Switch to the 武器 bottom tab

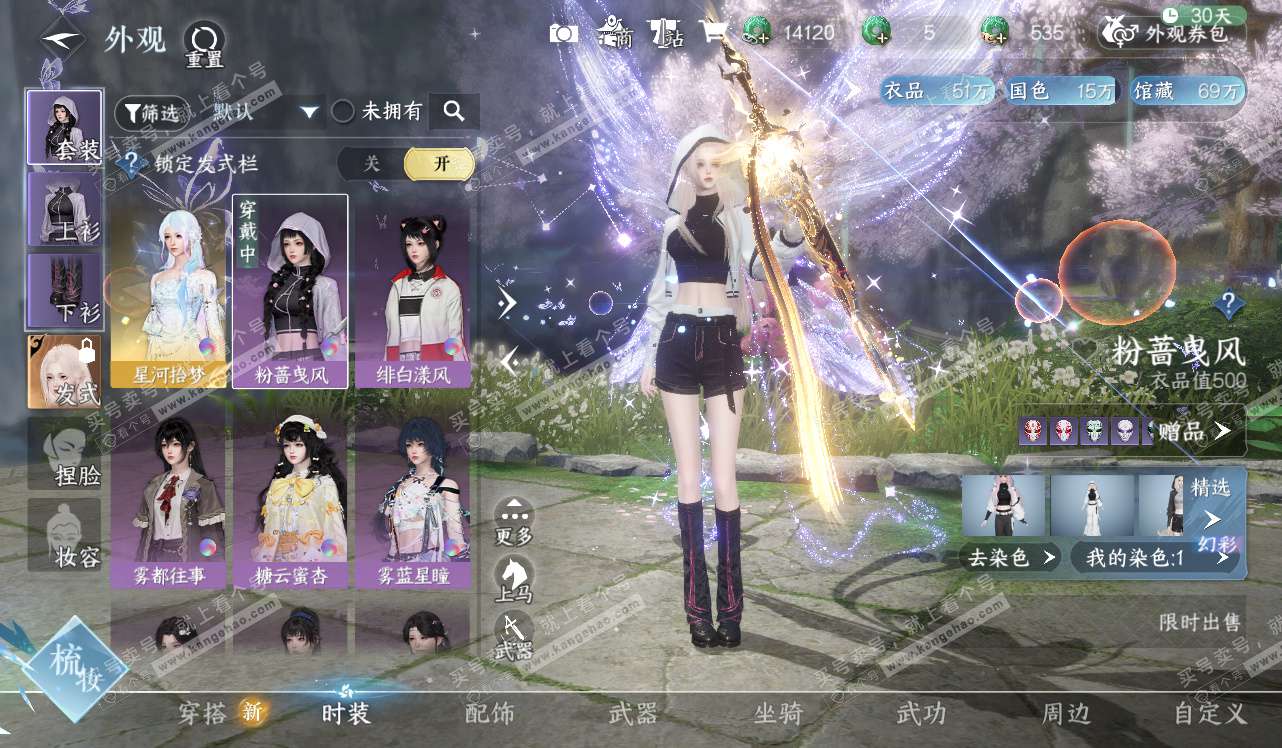coord(633,713)
